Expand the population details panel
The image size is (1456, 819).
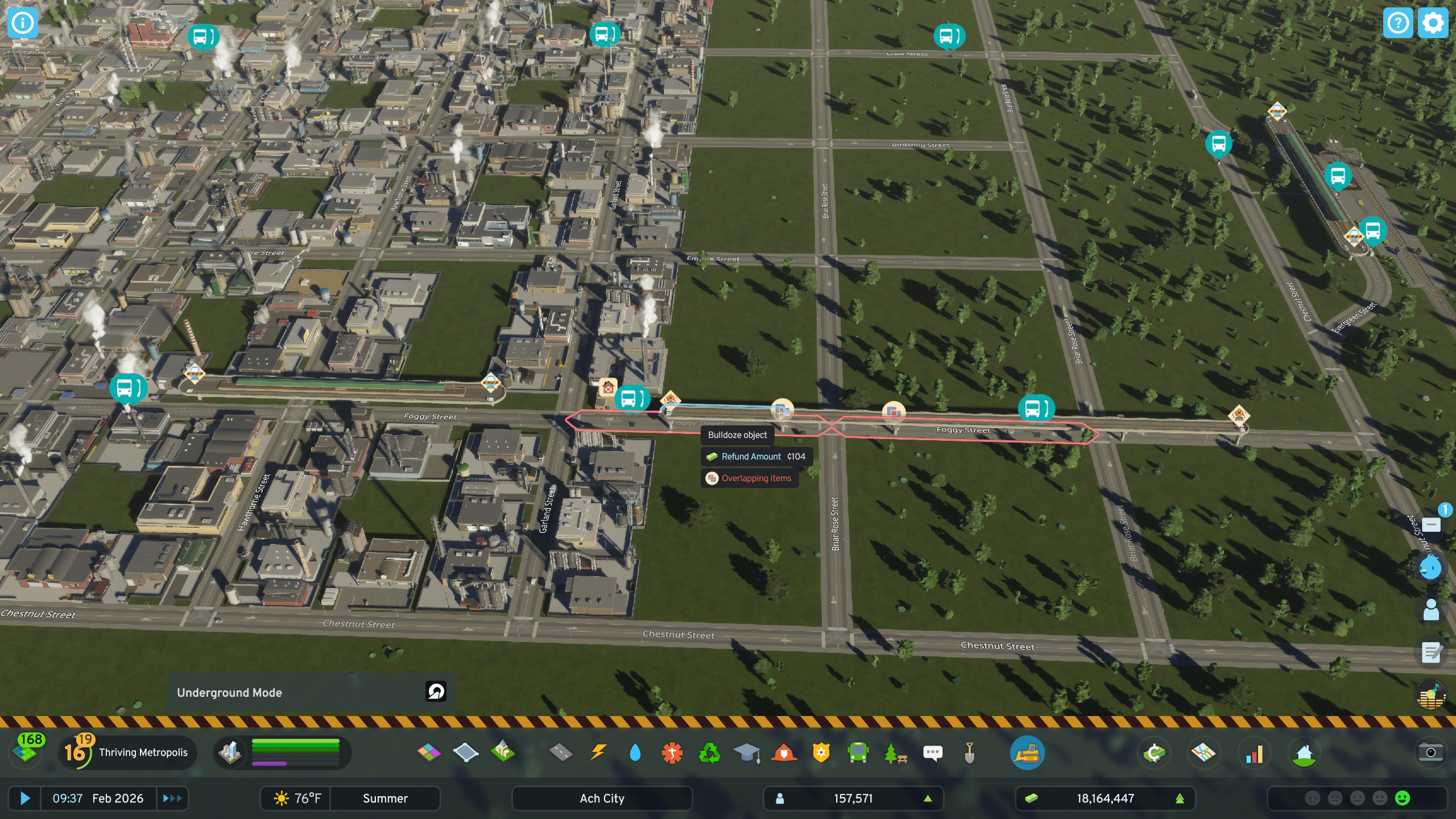coord(928,798)
